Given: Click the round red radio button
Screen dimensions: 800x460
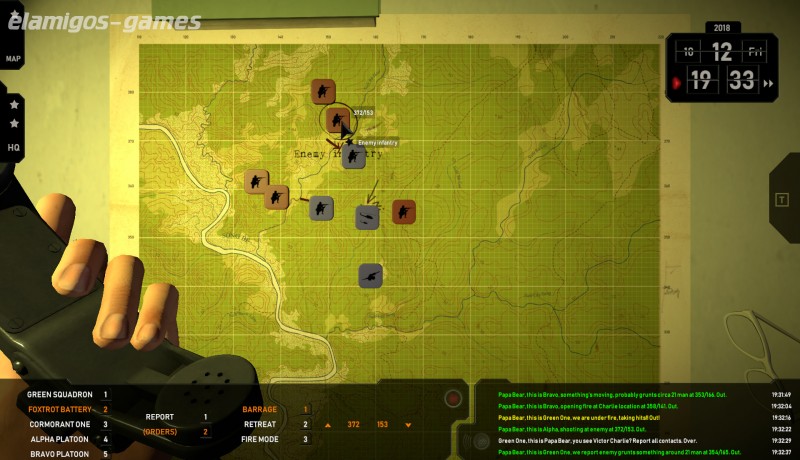Looking at the screenshot, I should click(x=453, y=398).
